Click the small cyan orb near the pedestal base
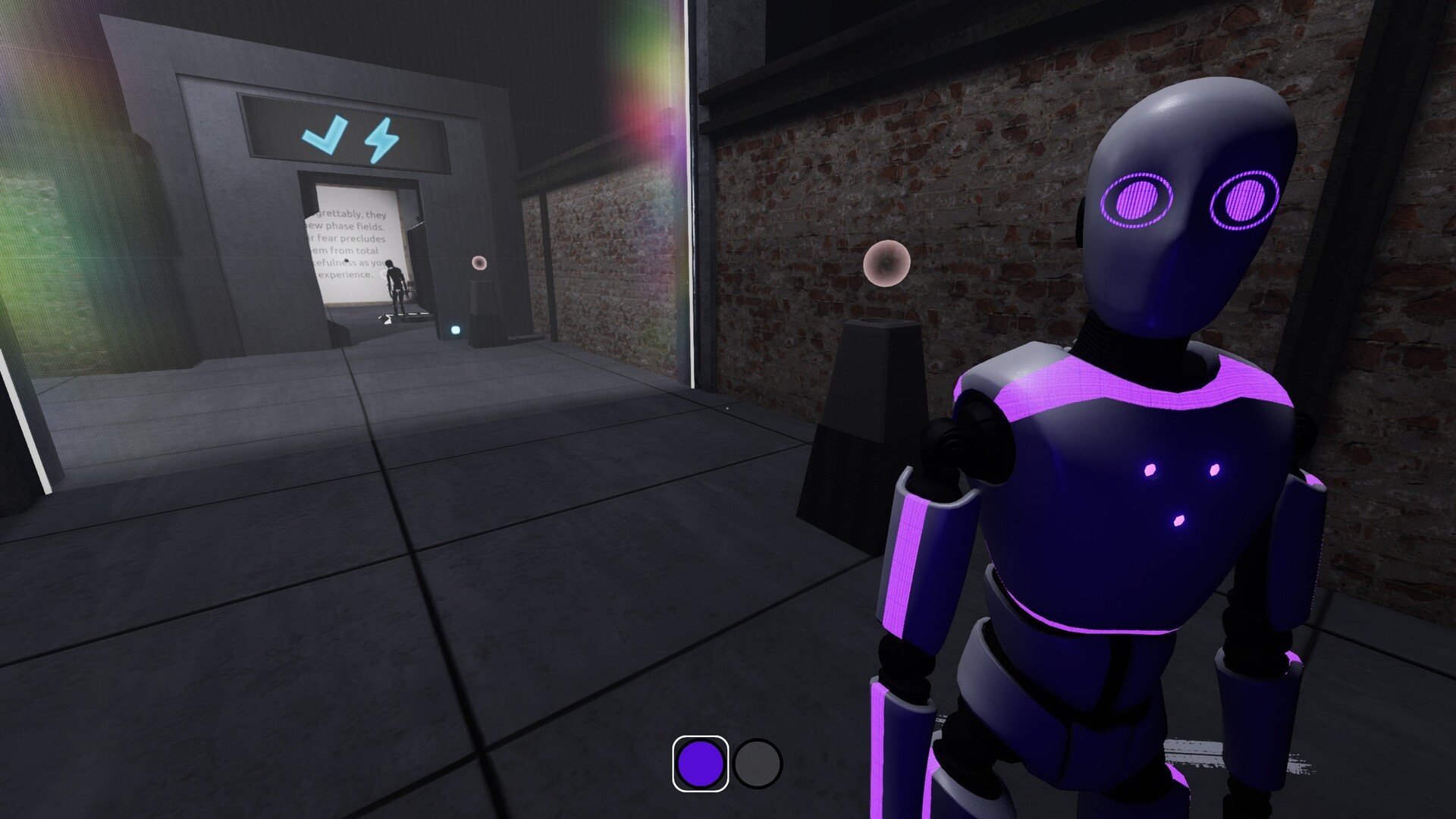This screenshot has height=819, width=1456. pos(456,331)
